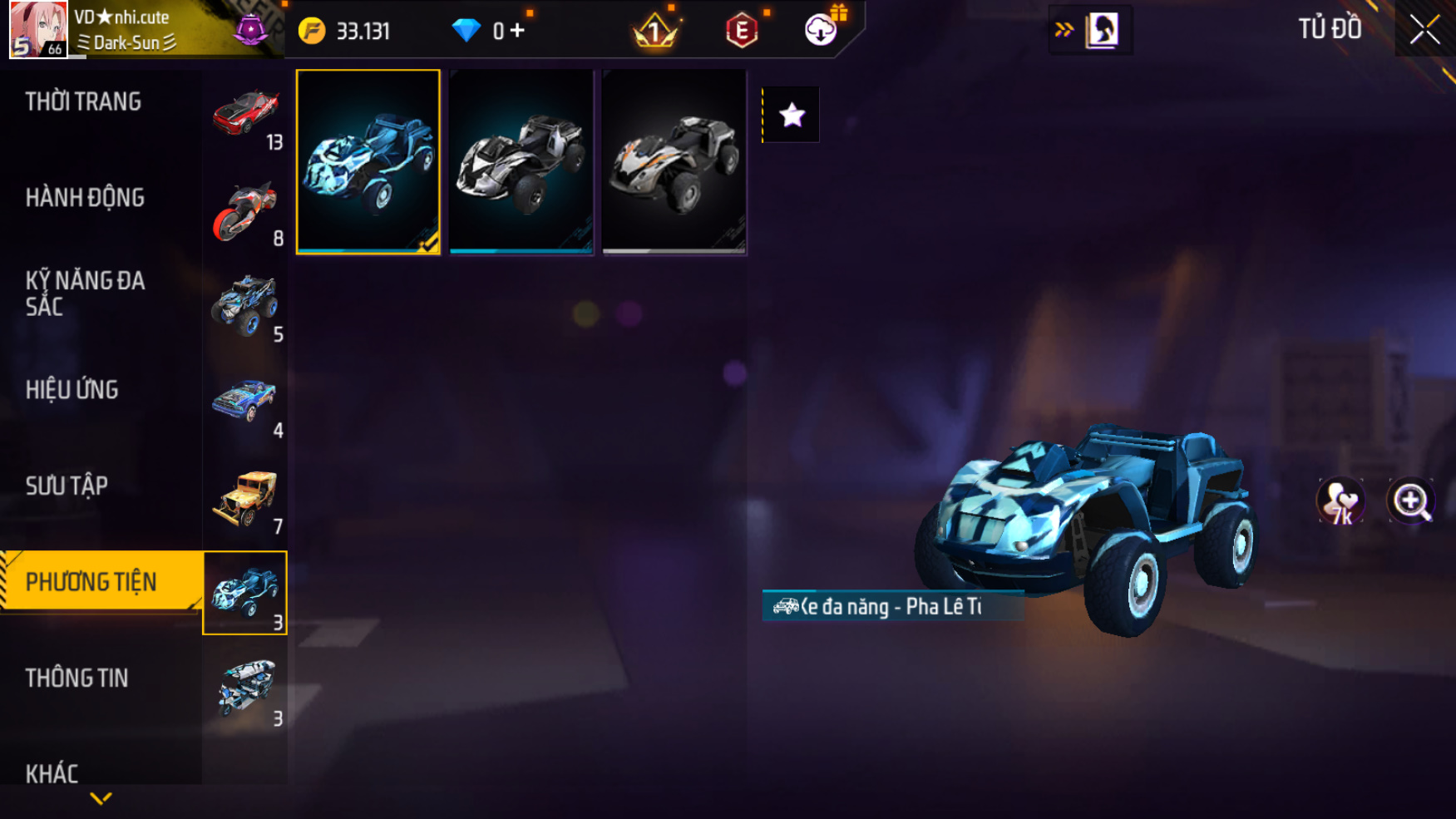This screenshot has width=1456, height=819.
Task: Click the star favorites filter button
Action: coord(792,115)
